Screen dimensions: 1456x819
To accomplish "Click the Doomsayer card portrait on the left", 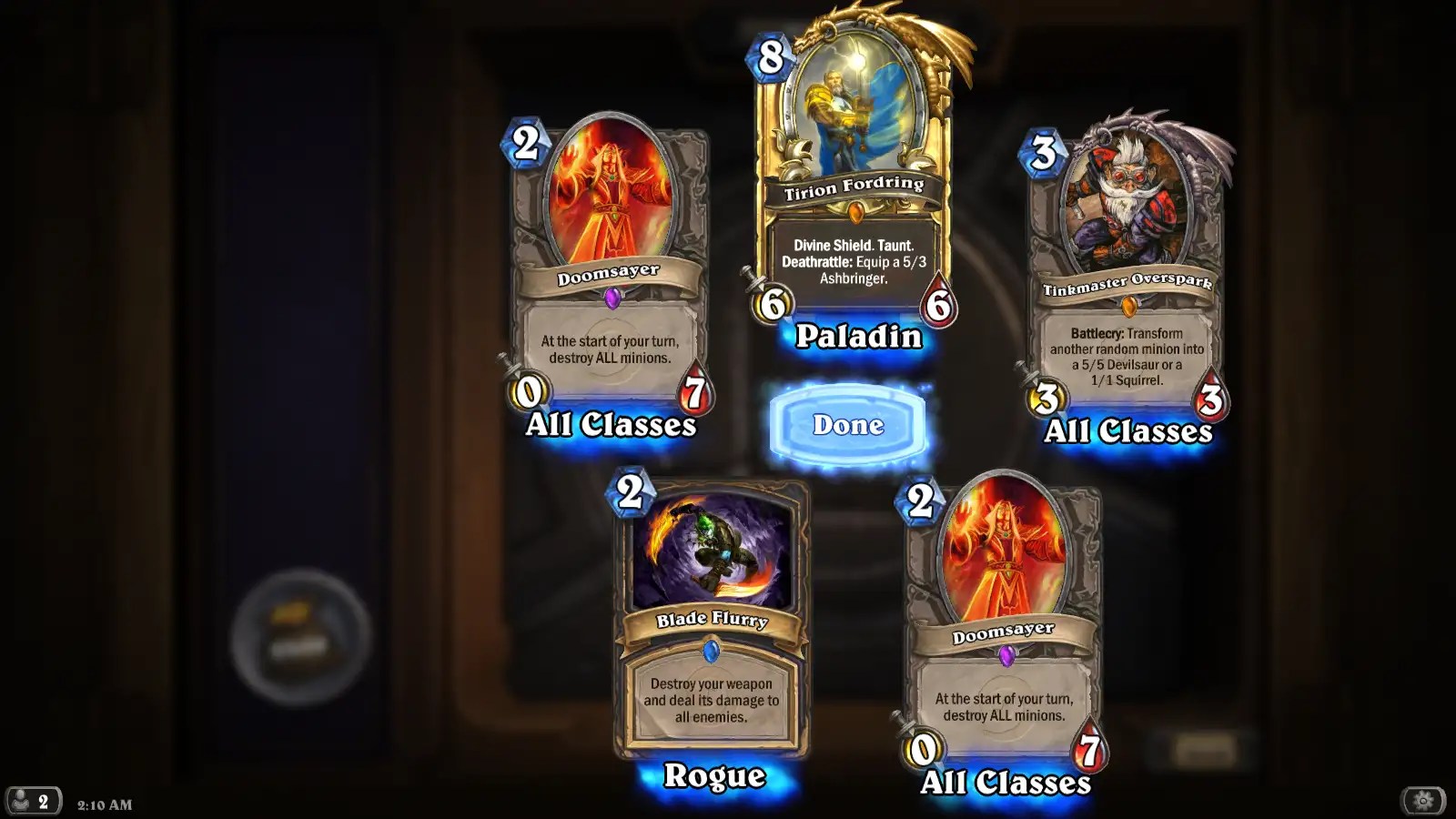I will click(610, 191).
